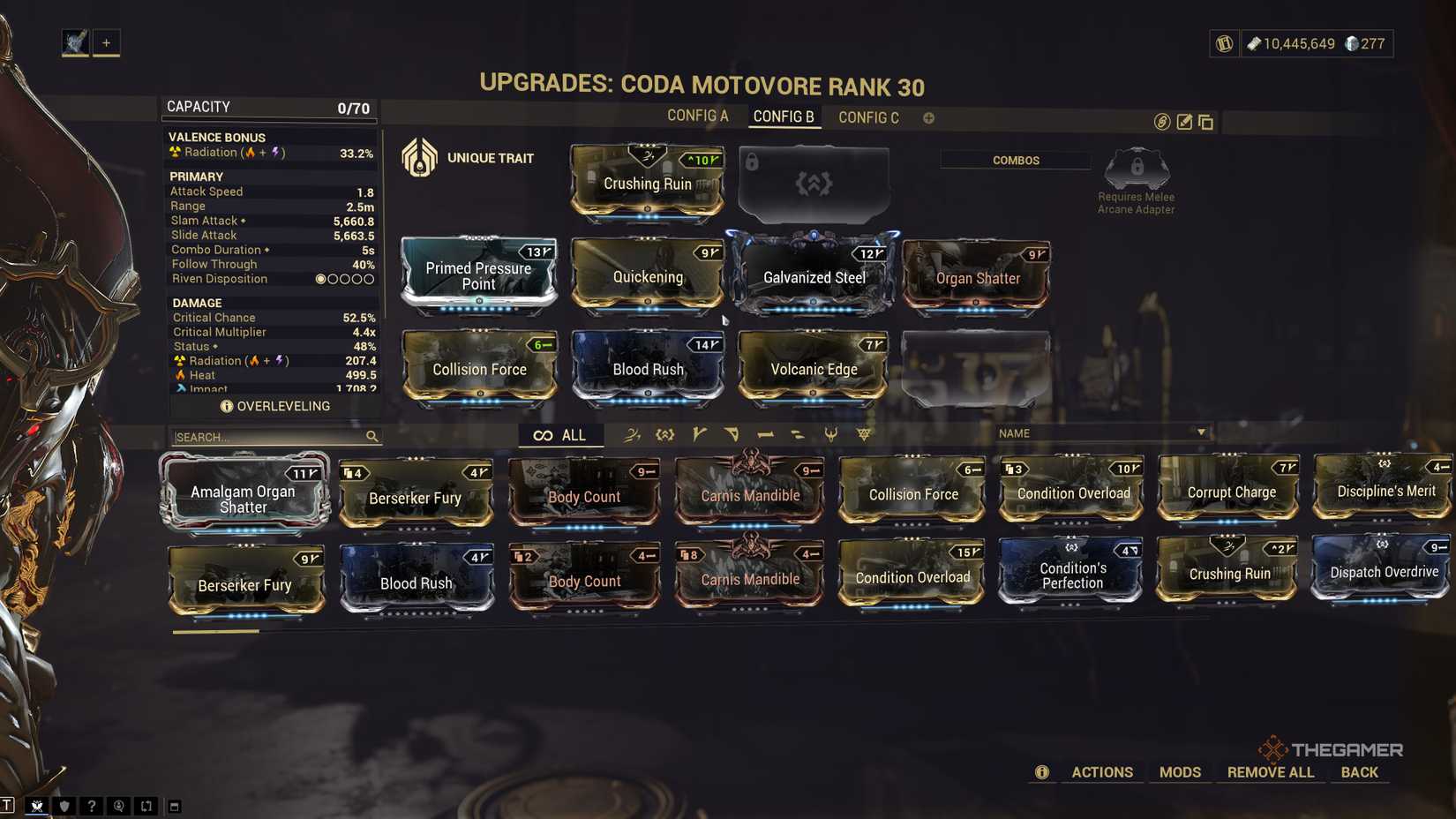Select the link loadout icon above Config tabs
The image size is (1456, 819).
(1161, 123)
